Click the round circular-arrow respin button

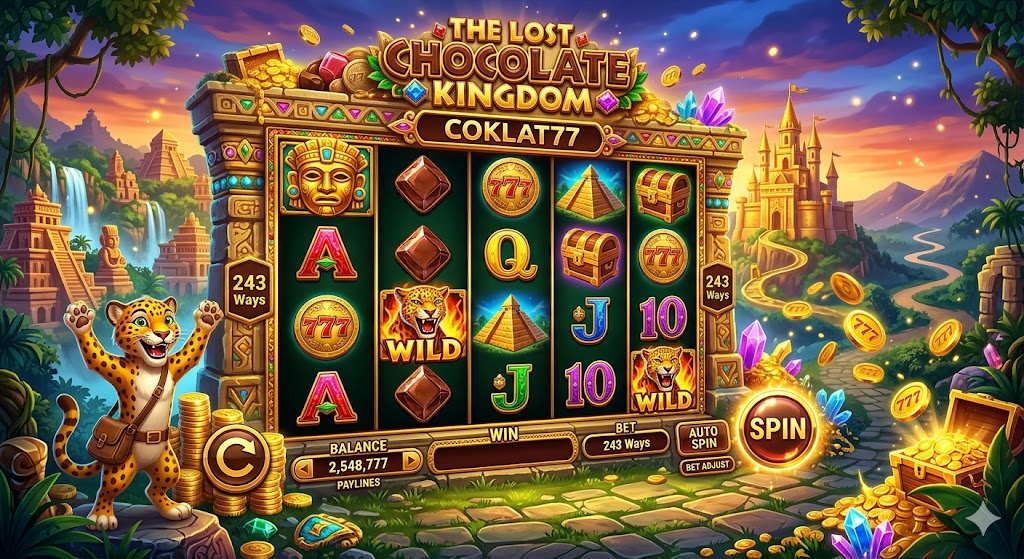(235, 459)
